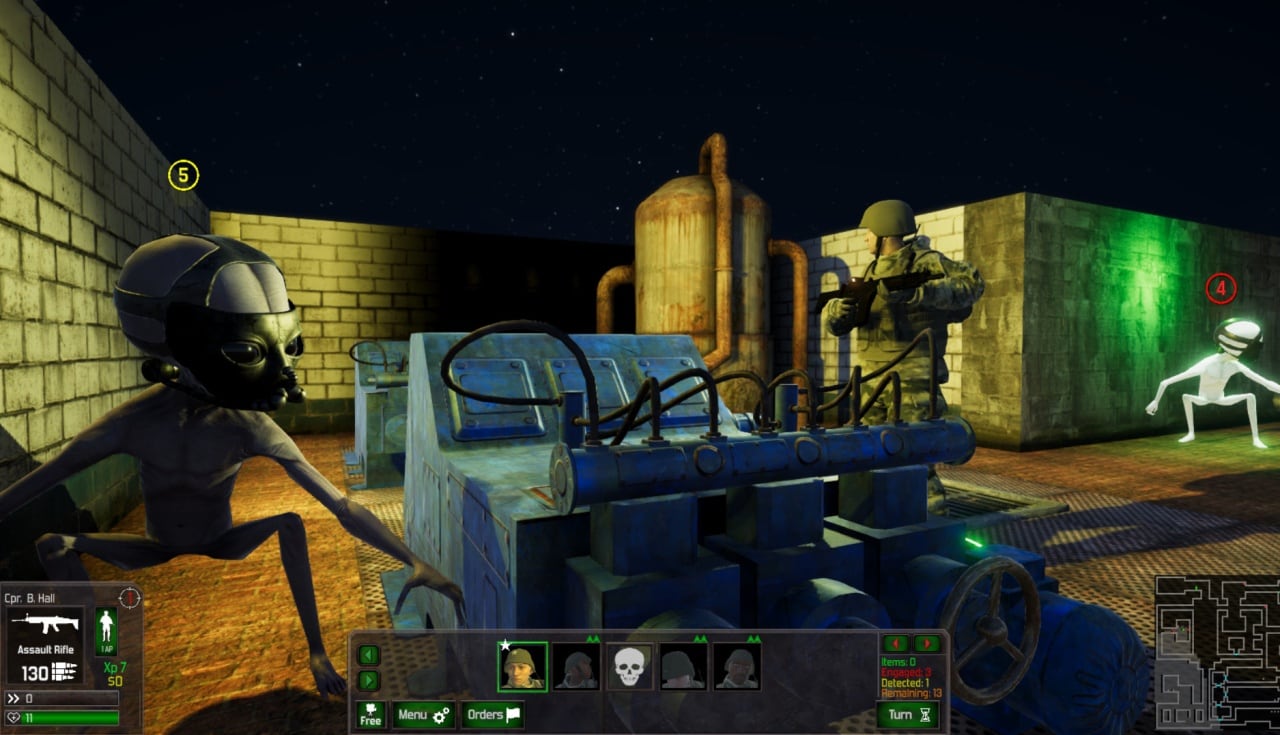Open the Menu with gear icon
This screenshot has height=735, width=1280.
coord(423,715)
